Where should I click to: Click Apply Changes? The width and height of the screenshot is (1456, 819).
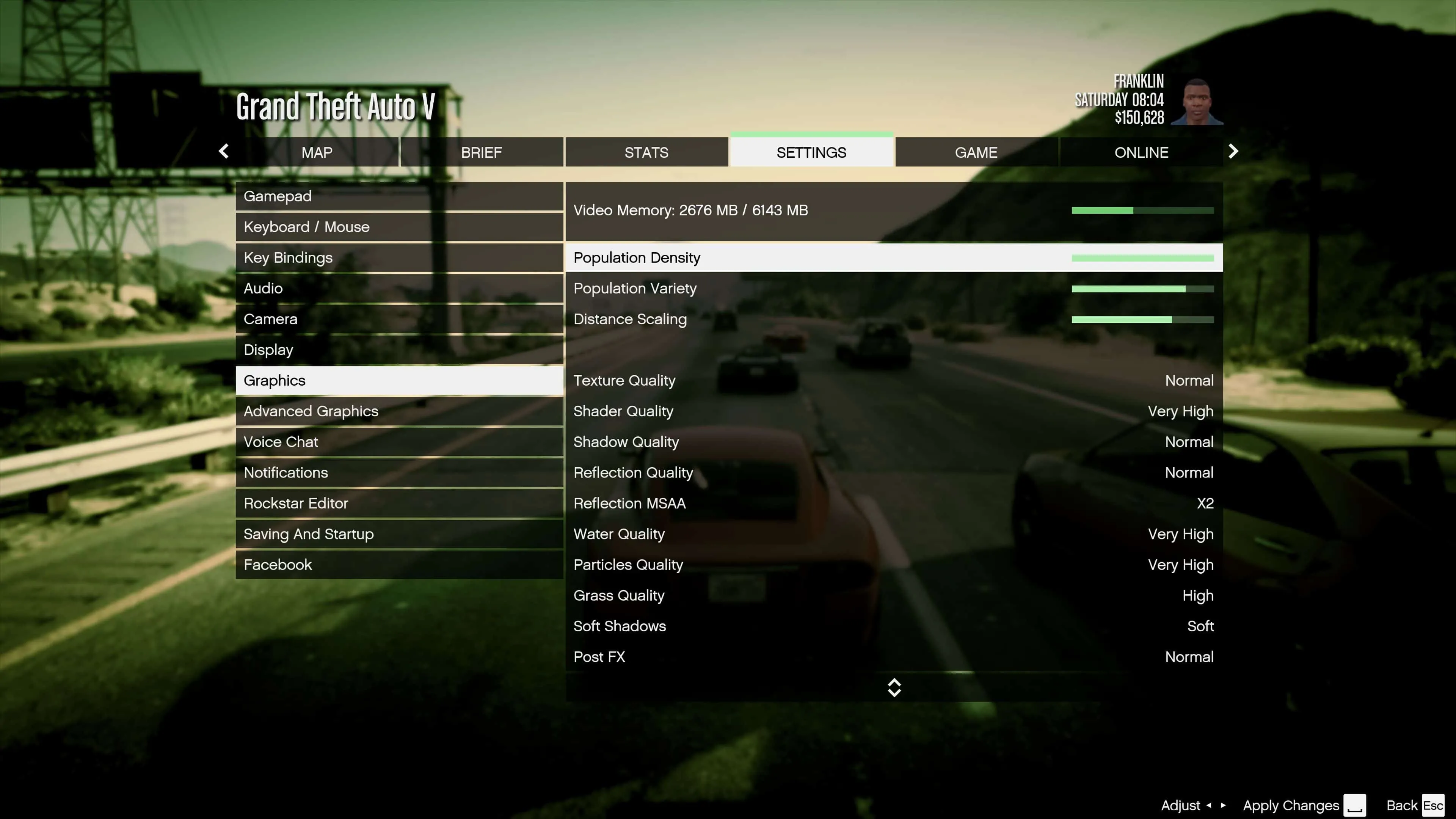[x=1291, y=805]
